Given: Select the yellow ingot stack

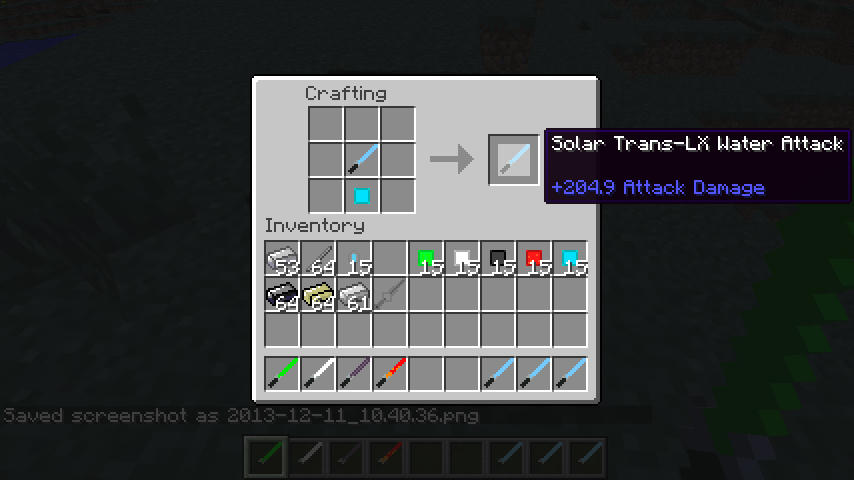Looking at the screenshot, I should [x=319, y=295].
